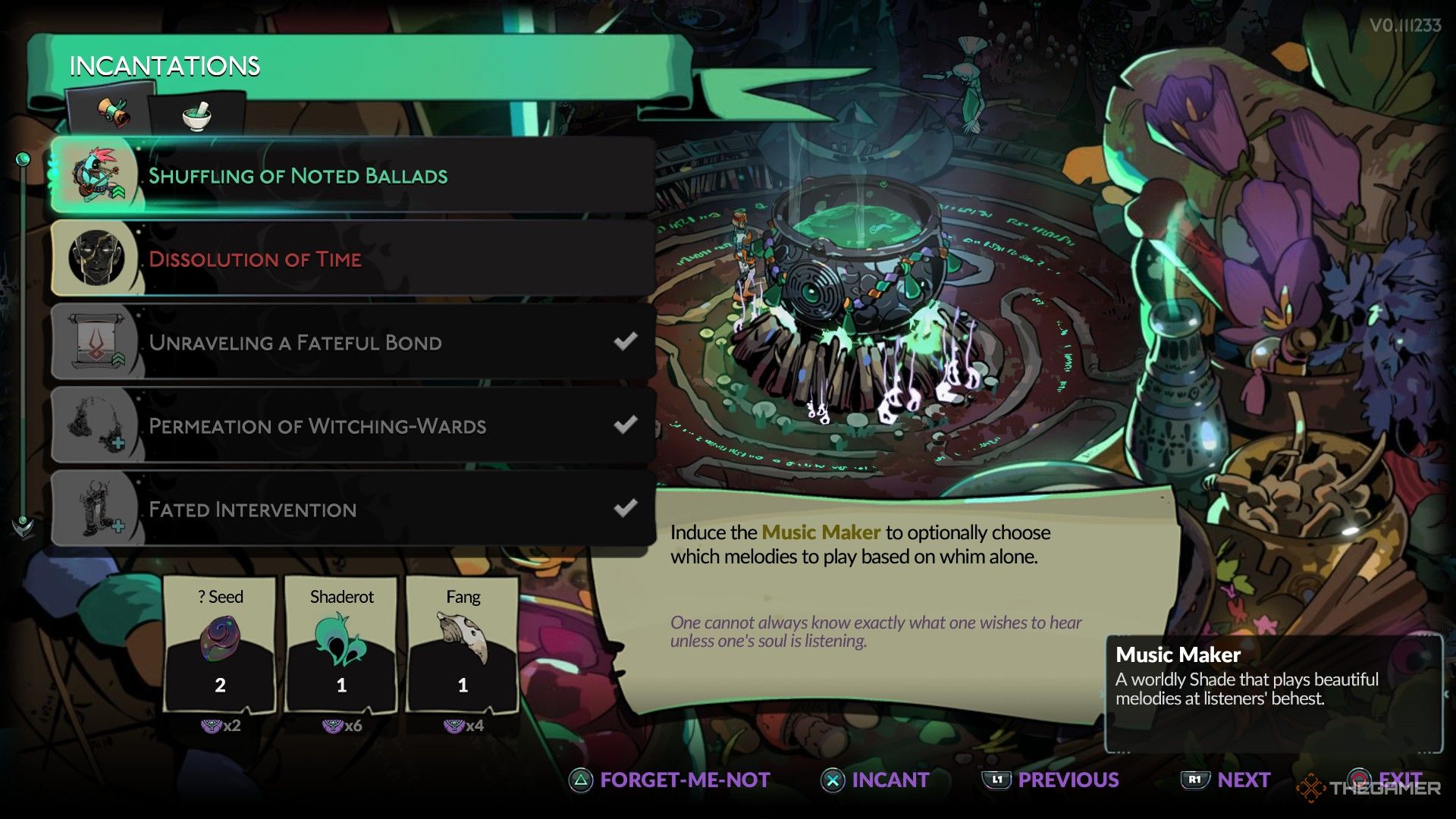Screen dimensions: 1456x819
Task: Switch to the mortar and pestle tab
Action: coord(197,116)
